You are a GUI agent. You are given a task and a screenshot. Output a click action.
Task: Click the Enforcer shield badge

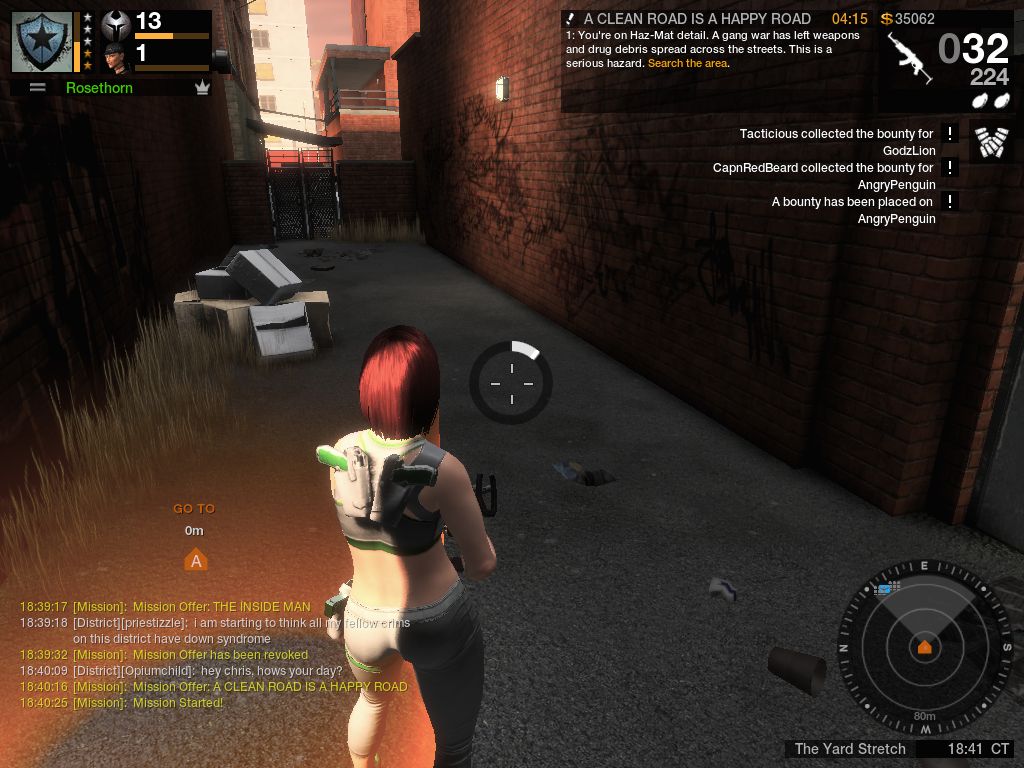click(x=42, y=41)
